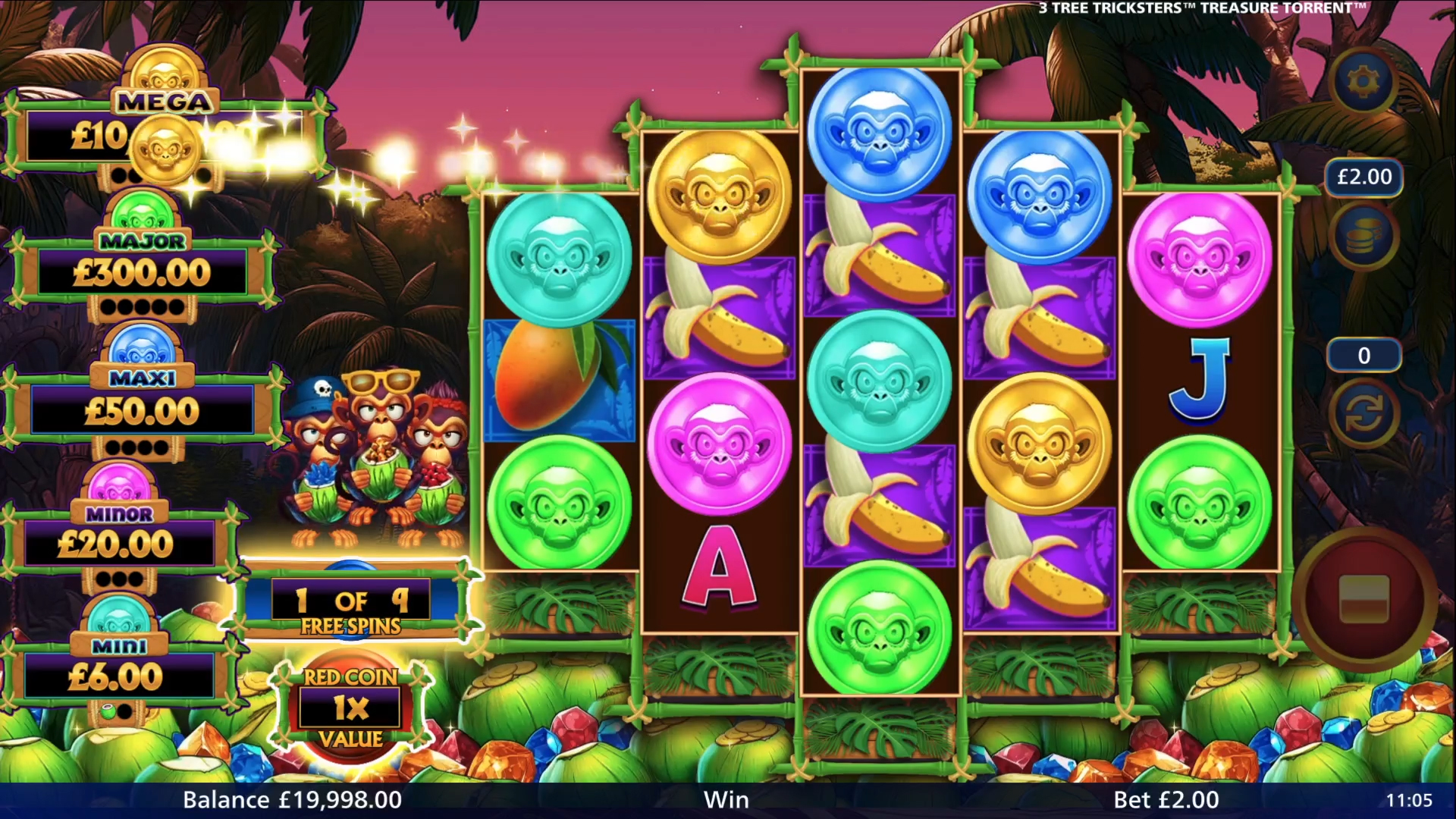Toggle the autoplay arrows button
This screenshot has width=1456, height=819.
point(1363,416)
